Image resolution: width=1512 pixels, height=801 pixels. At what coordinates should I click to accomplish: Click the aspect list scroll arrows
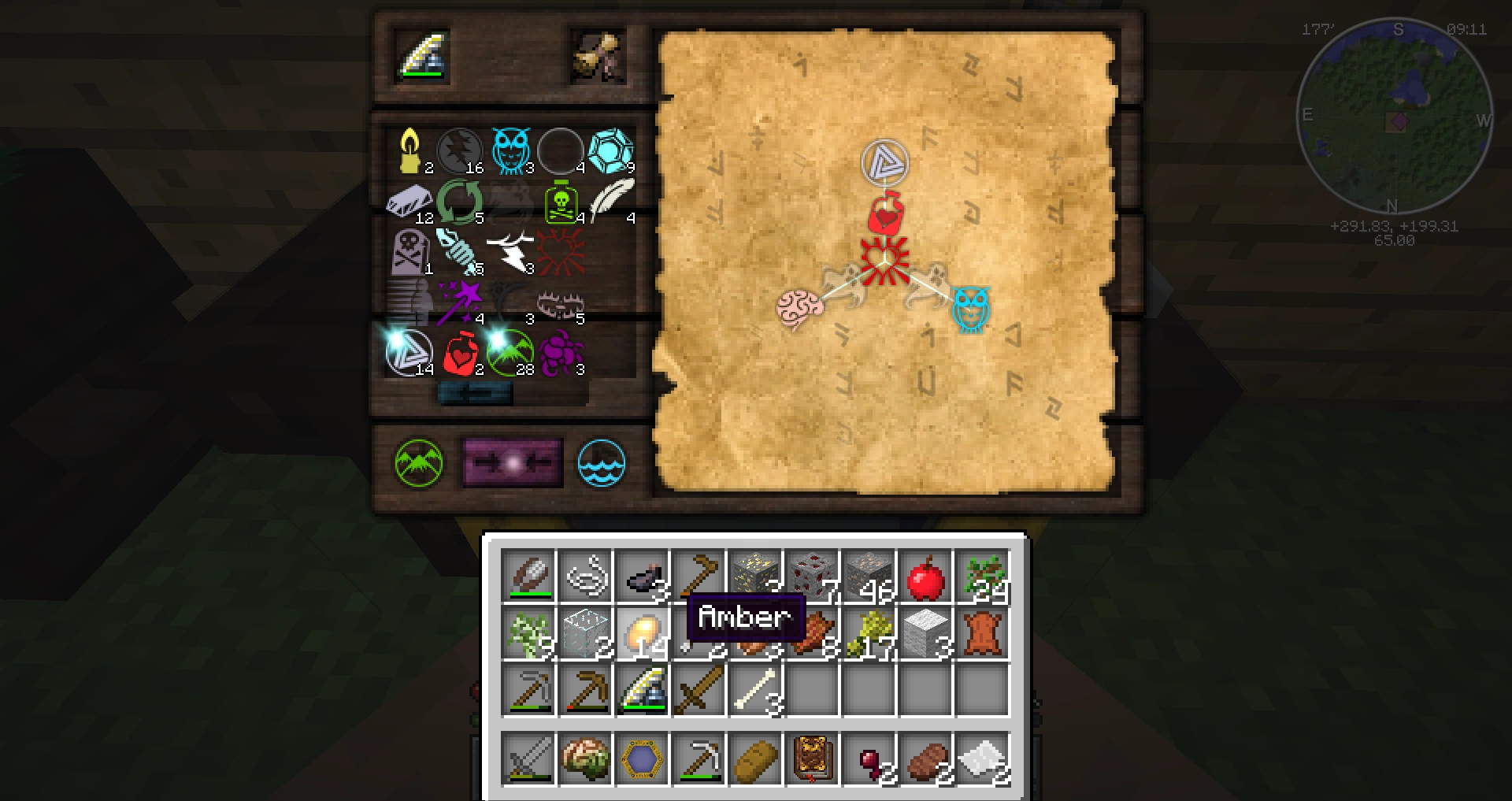tap(475, 393)
